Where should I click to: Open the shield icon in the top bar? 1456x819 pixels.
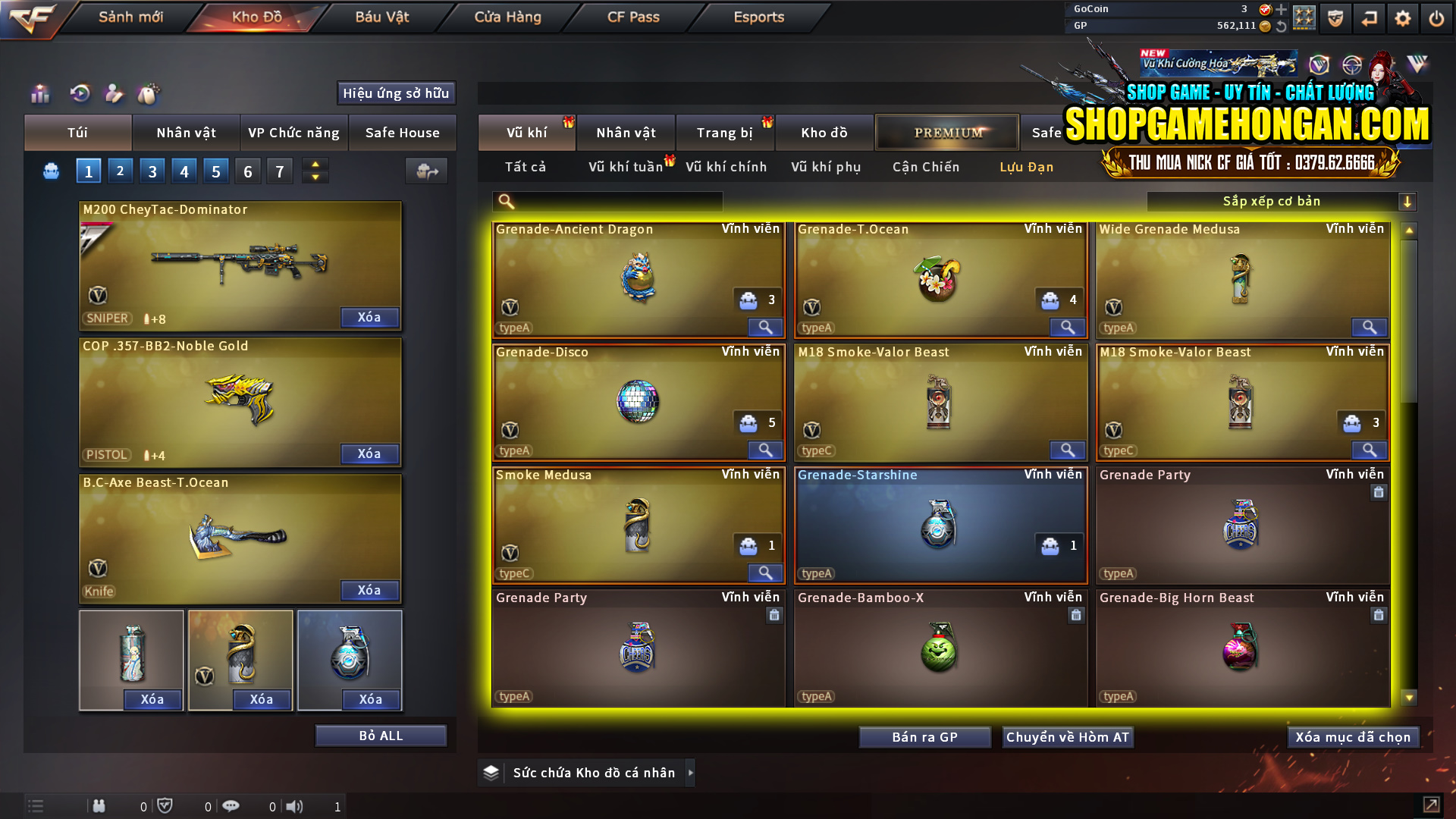[1337, 17]
